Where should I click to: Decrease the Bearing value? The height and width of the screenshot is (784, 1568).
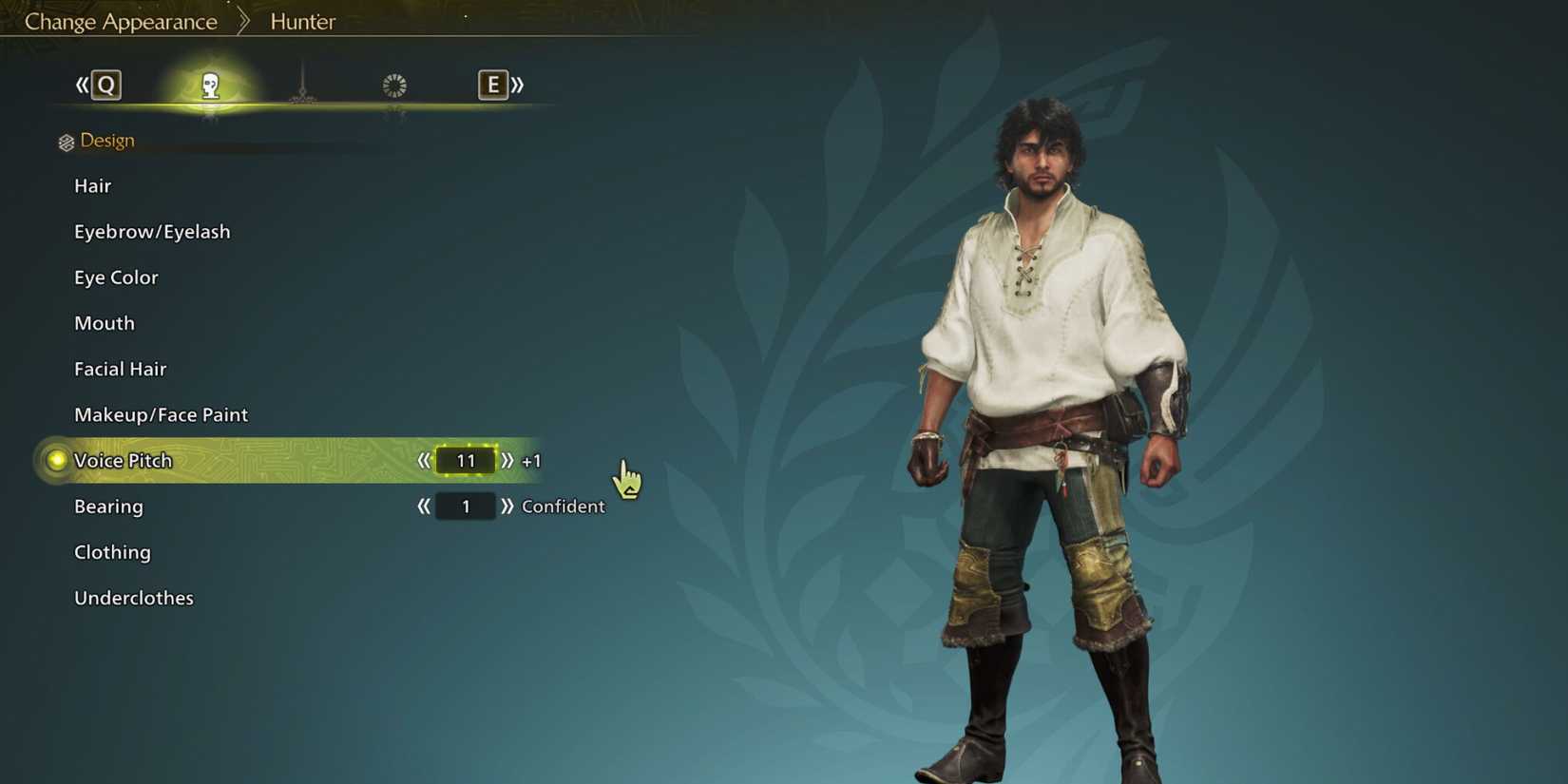(x=425, y=507)
